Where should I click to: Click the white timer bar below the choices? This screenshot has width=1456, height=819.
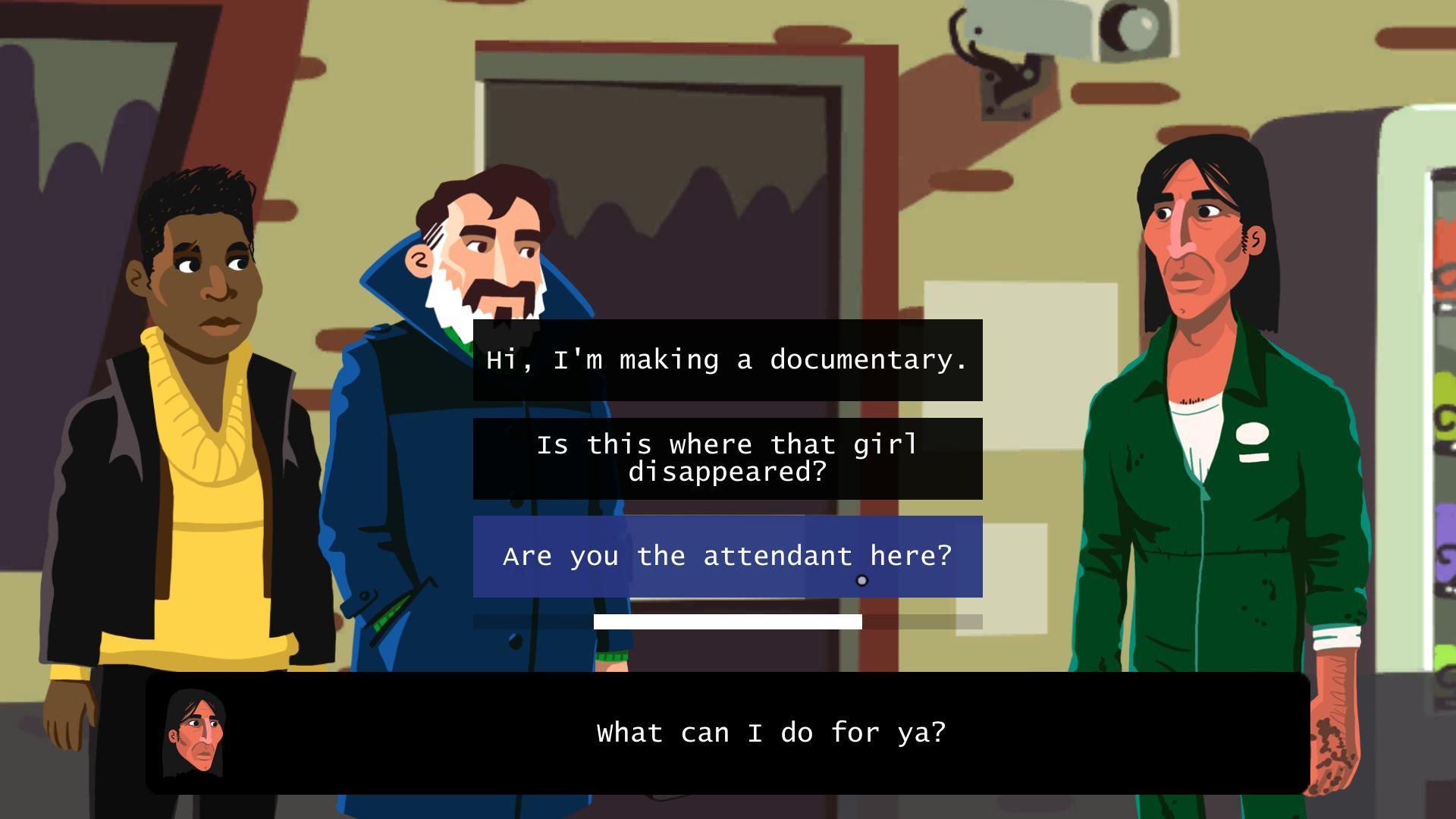click(x=726, y=622)
